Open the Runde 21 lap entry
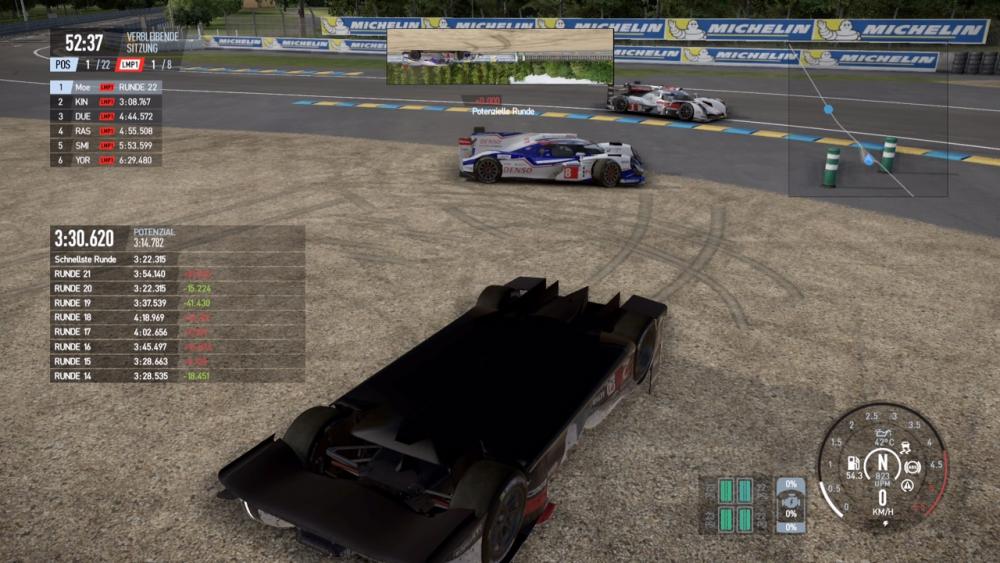 (177, 274)
